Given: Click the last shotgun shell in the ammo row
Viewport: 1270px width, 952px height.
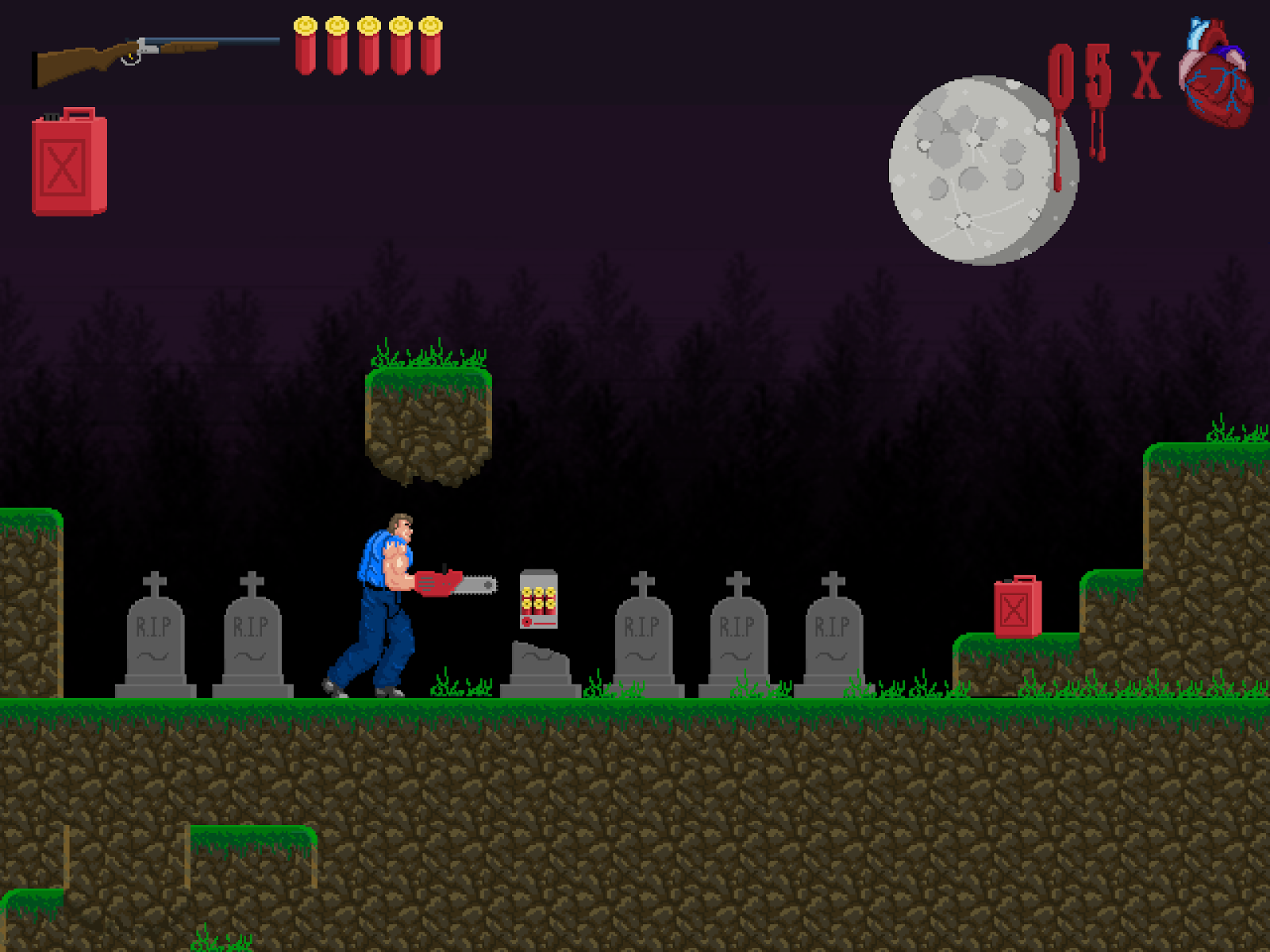Looking at the screenshot, I should coord(429,44).
